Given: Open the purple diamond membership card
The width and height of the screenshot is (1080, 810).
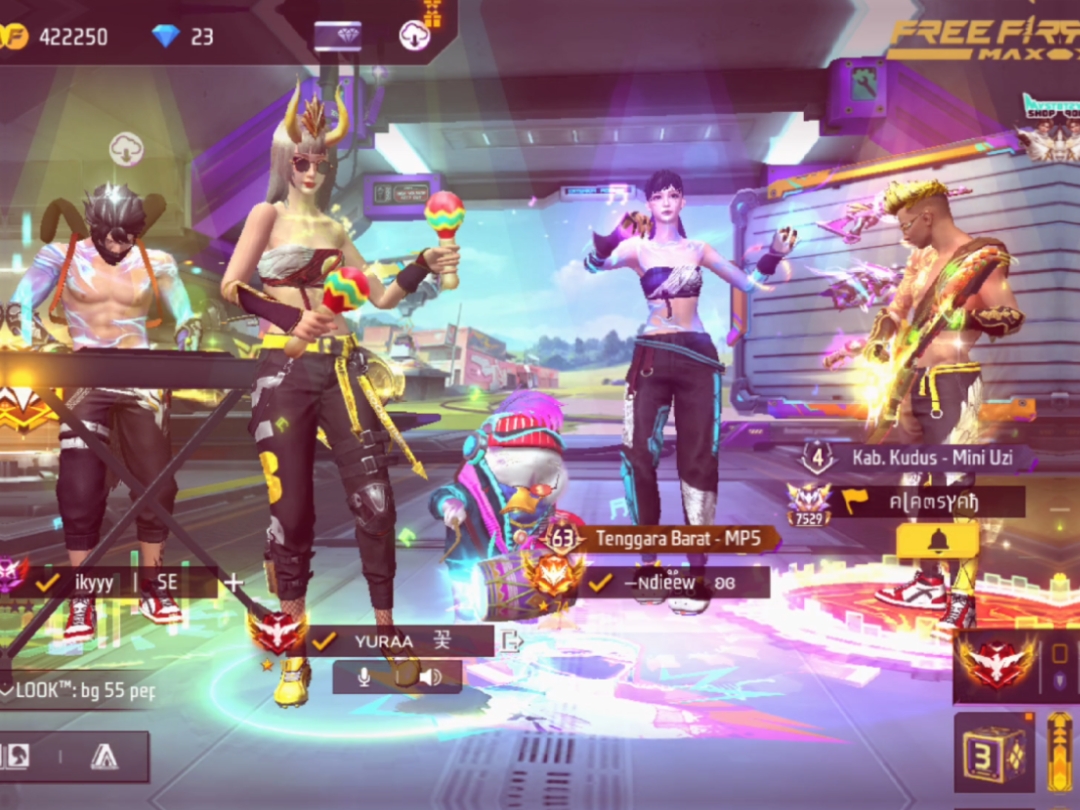Looking at the screenshot, I should point(337,36).
